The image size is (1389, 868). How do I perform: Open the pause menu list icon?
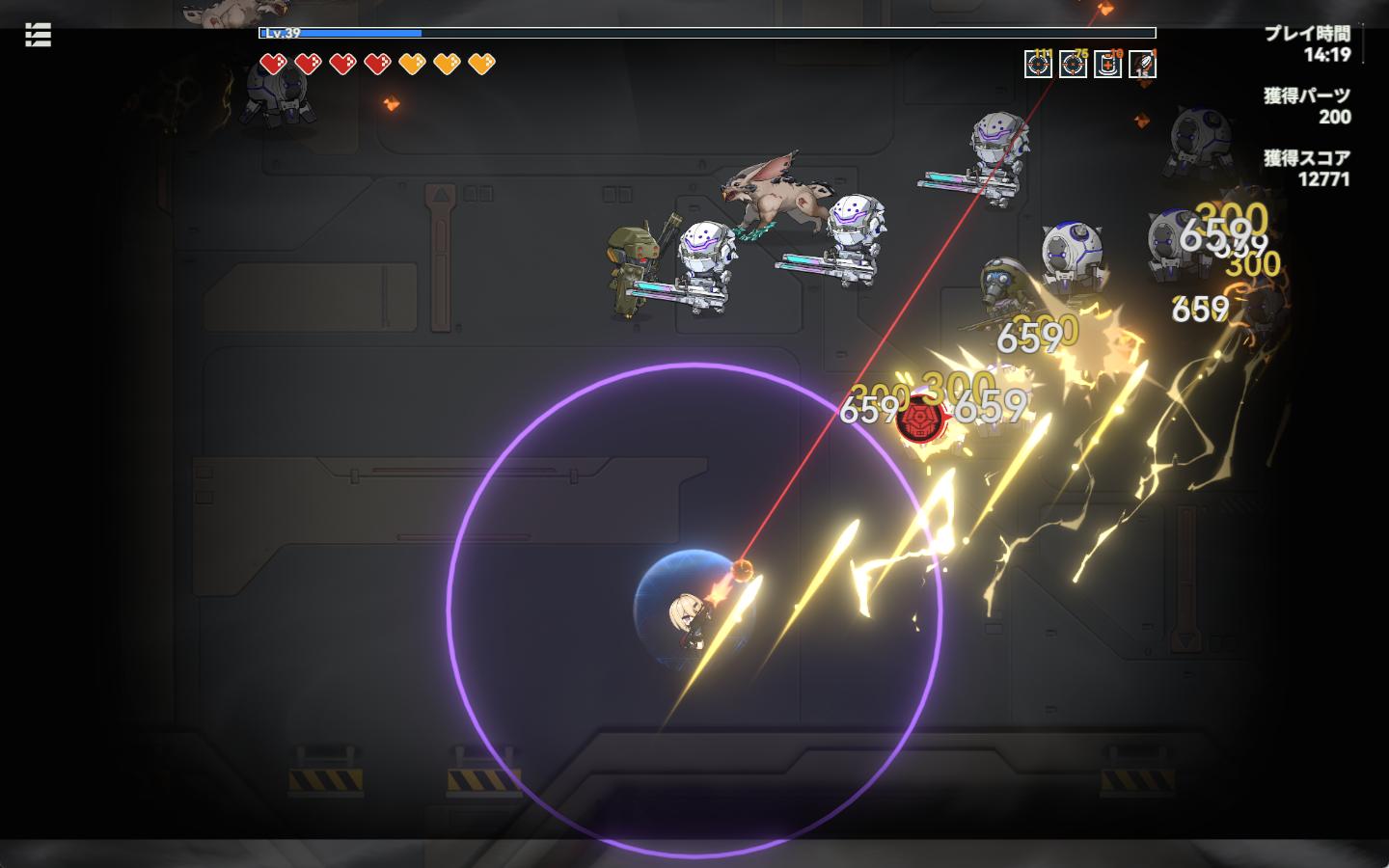click(38, 36)
